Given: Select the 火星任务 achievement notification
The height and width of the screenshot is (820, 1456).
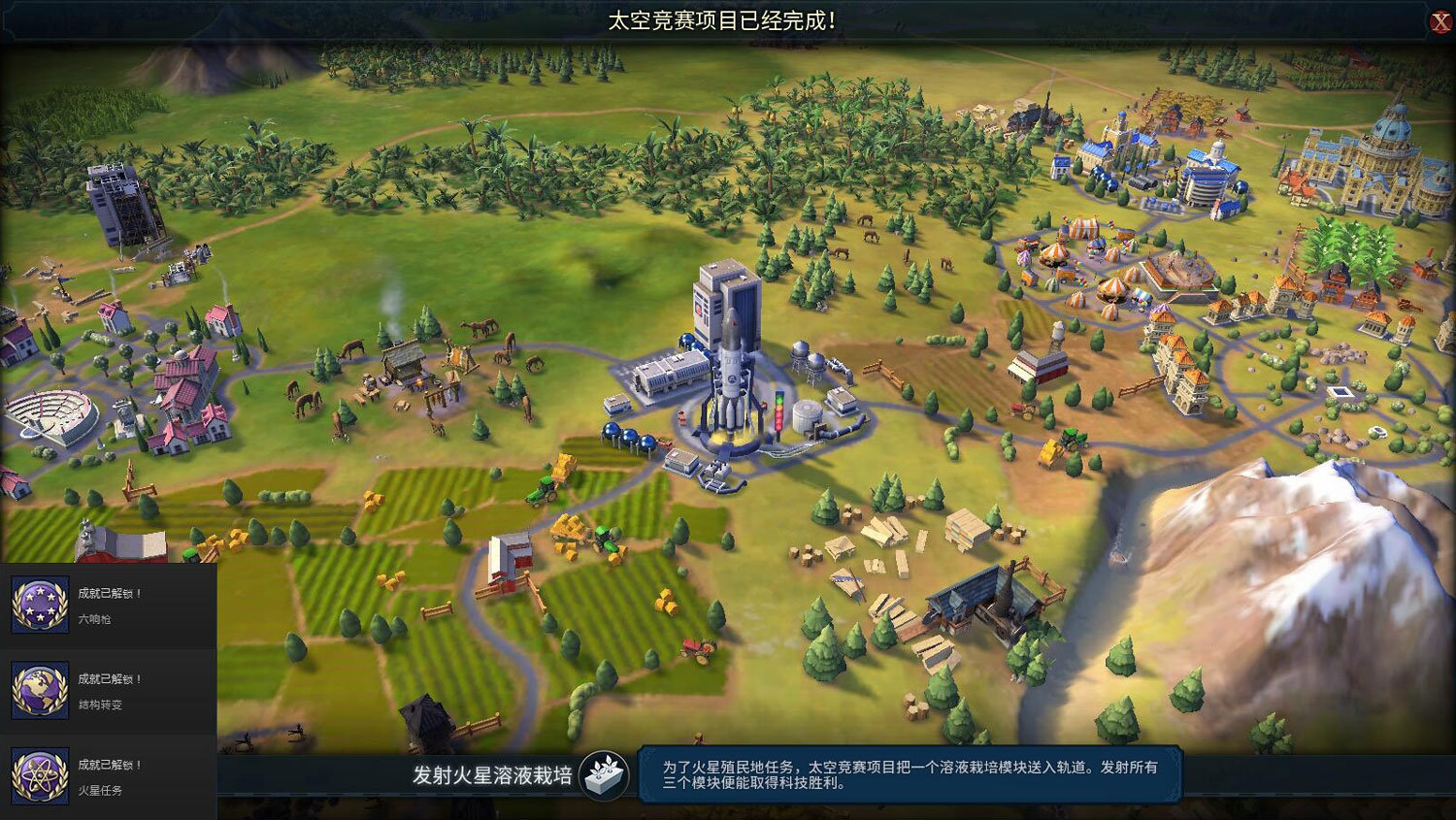Looking at the screenshot, I should pos(108,776).
